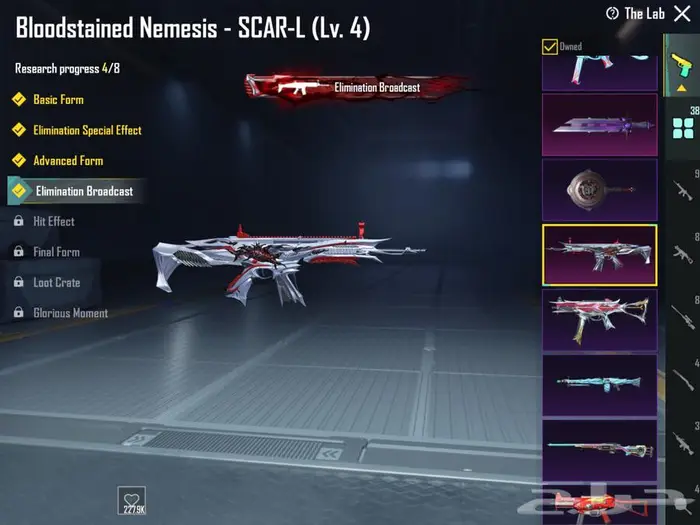Viewport: 700px width, 525px height.
Task: Select Elimination Special Effect stage
Action: [86, 130]
